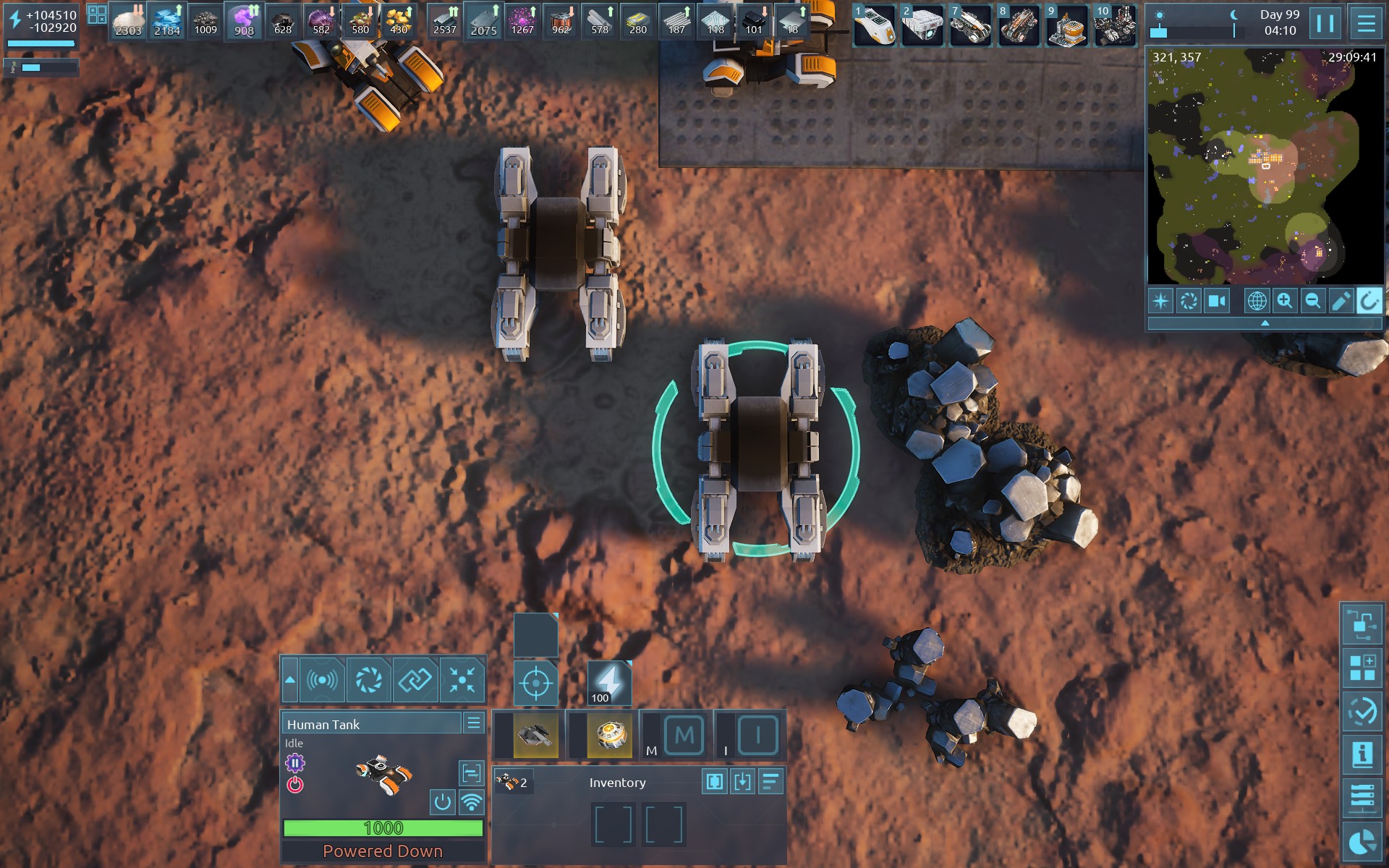
Task: Select the minimap pencil draw tool
Action: pyautogui.click(x=1341, y=300)
